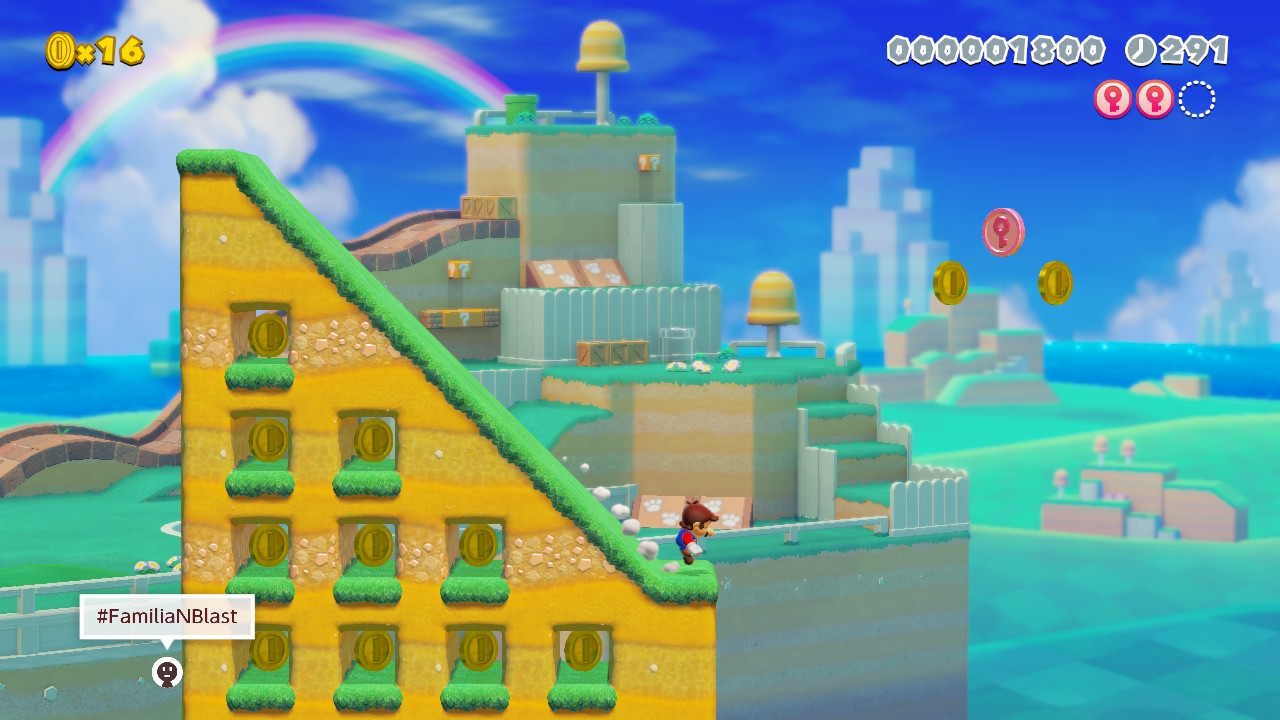Click the first collected key icon
Viewport: 1280px width, 720px height.
(1112, 100)
